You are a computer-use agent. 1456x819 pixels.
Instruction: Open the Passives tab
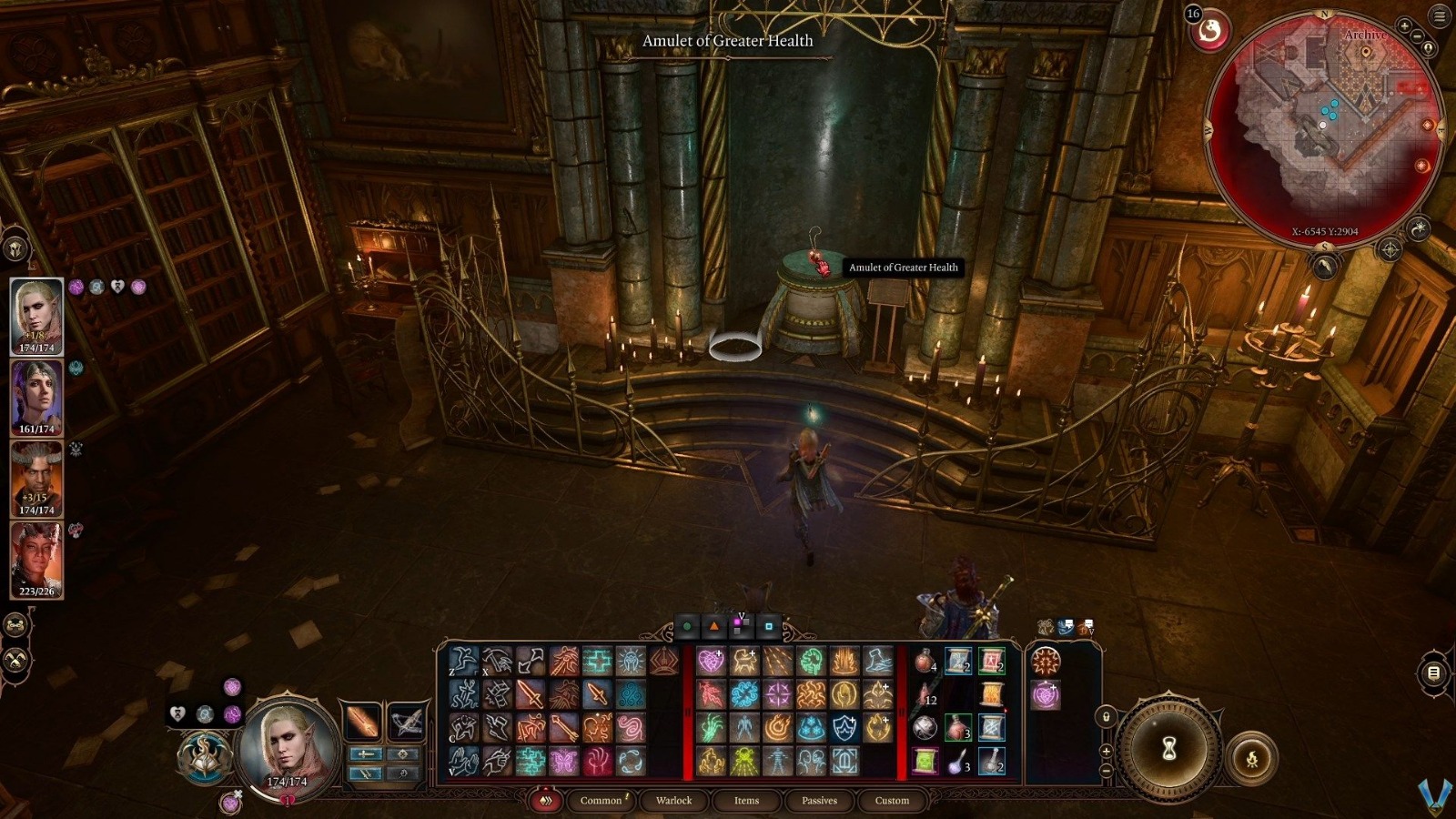click(819, 802)
